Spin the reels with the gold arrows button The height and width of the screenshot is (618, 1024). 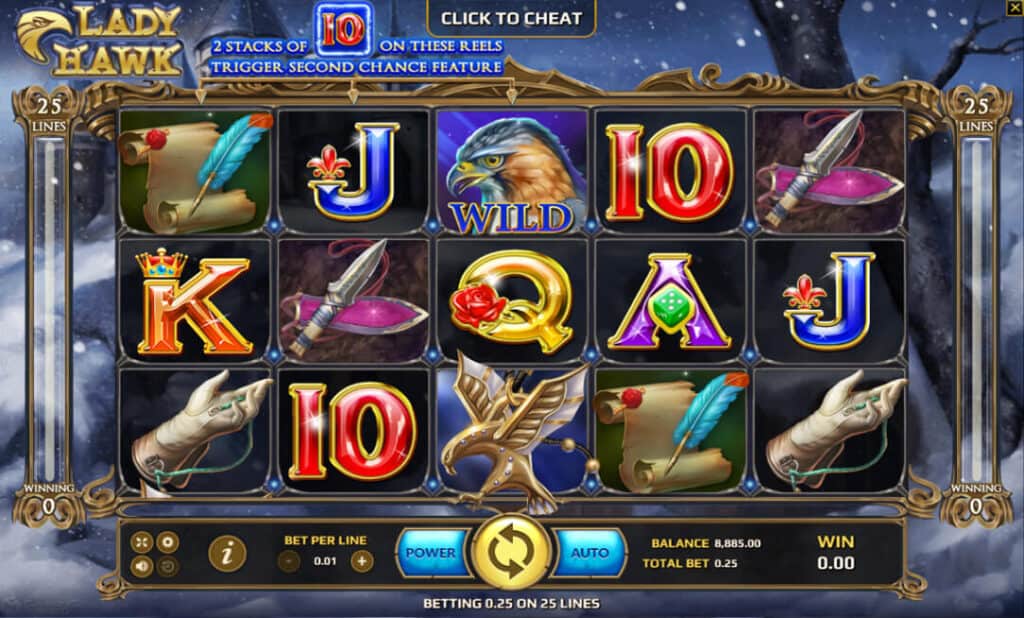pos(510,553)
